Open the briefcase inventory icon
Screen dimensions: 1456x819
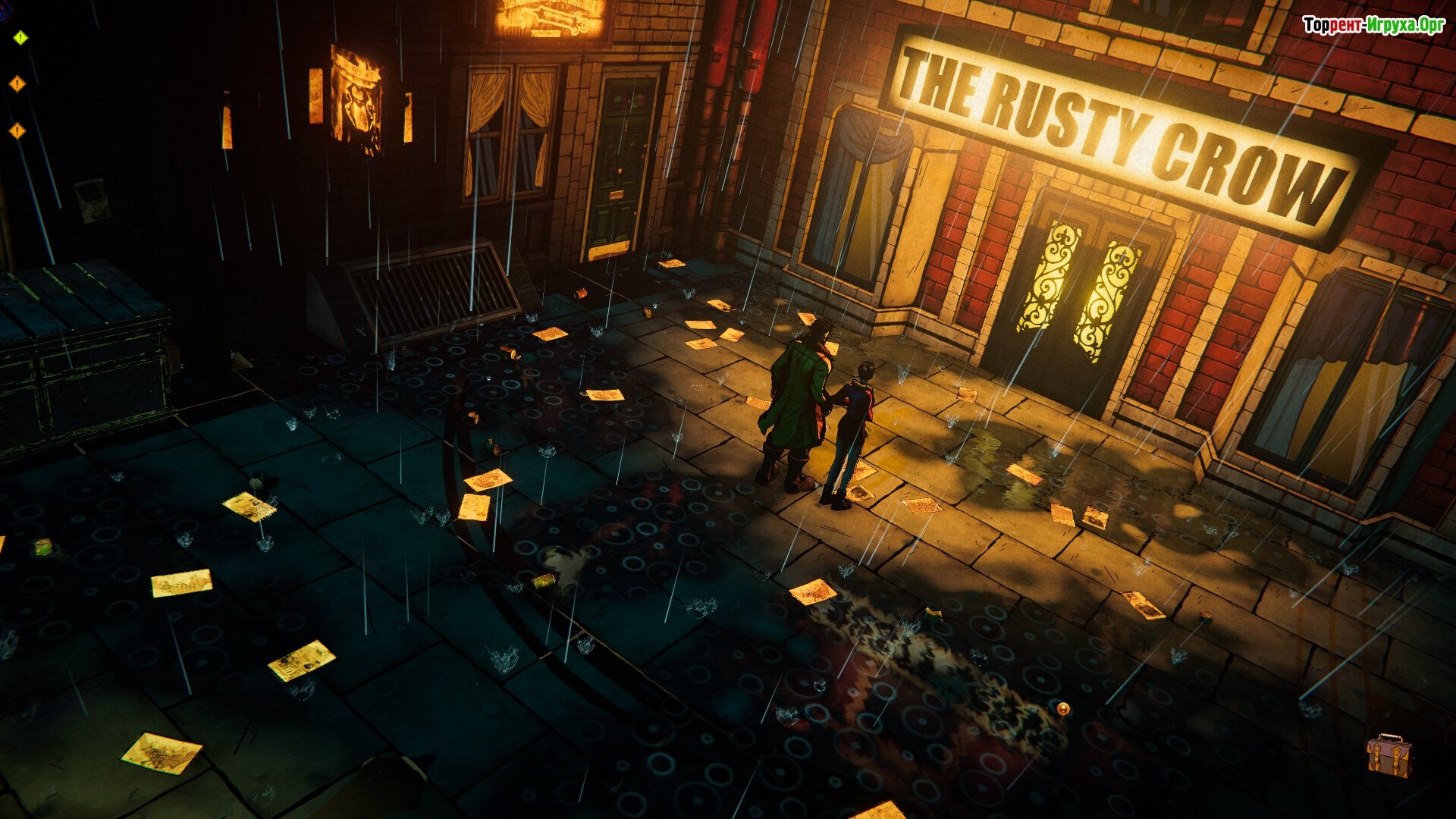pos(1389,755)
